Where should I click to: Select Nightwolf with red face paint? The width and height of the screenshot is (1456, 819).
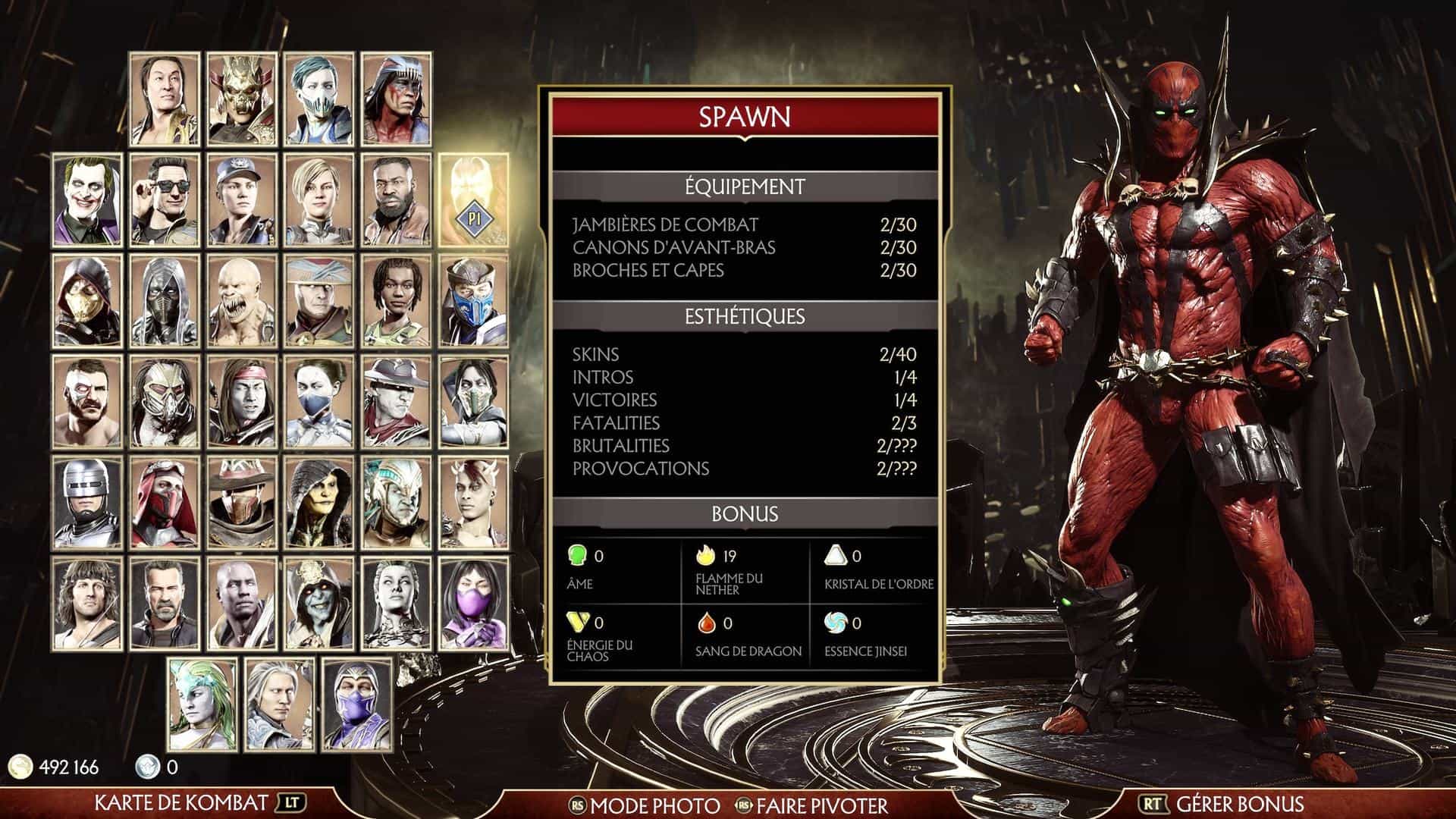(x=397, y=99)
